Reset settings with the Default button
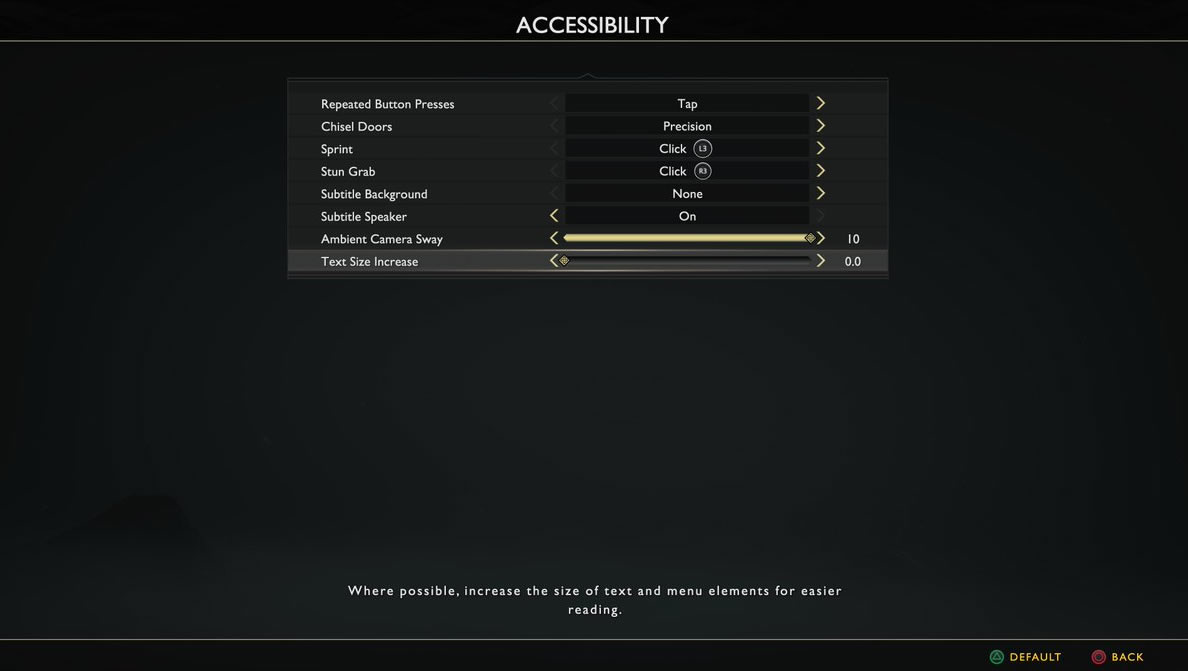This screenshot has width=1188, height=671. point(1026,657)
